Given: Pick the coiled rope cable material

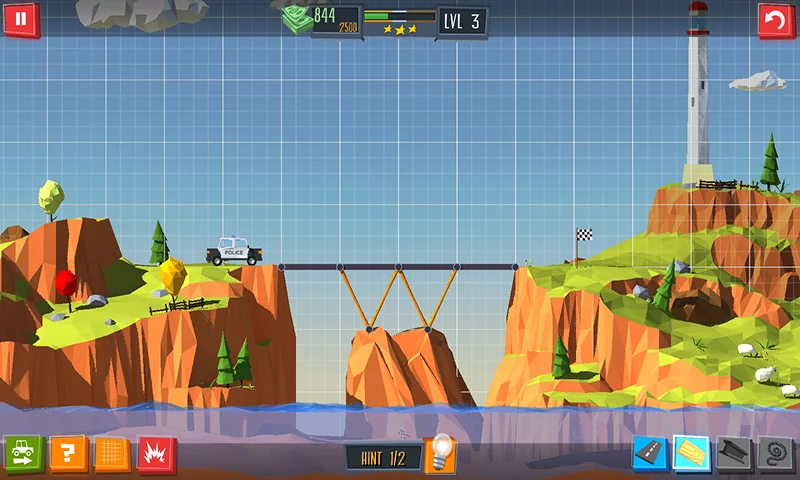Looking at the screenshot, I should click(x=775, y=455).
